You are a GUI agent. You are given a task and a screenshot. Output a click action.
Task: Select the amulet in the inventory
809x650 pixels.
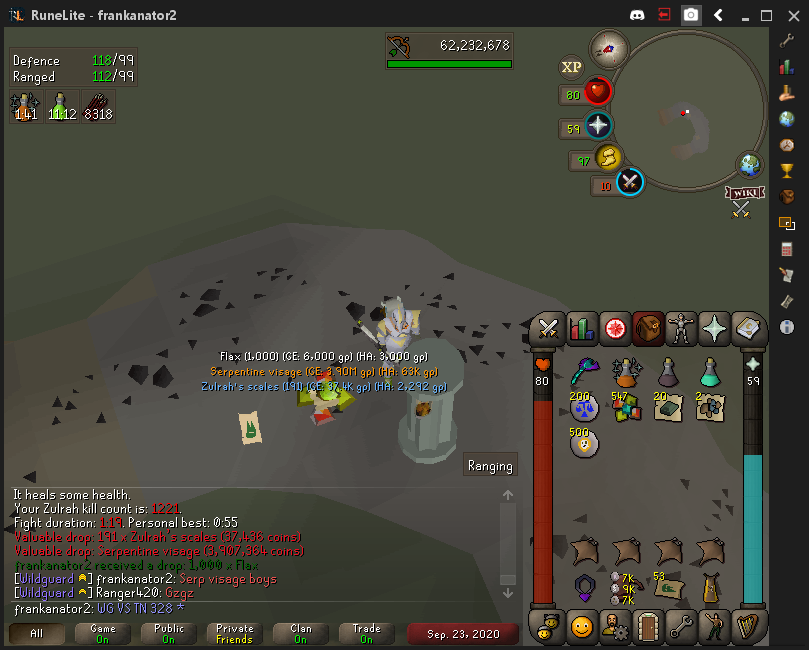(x=584, y=586)
